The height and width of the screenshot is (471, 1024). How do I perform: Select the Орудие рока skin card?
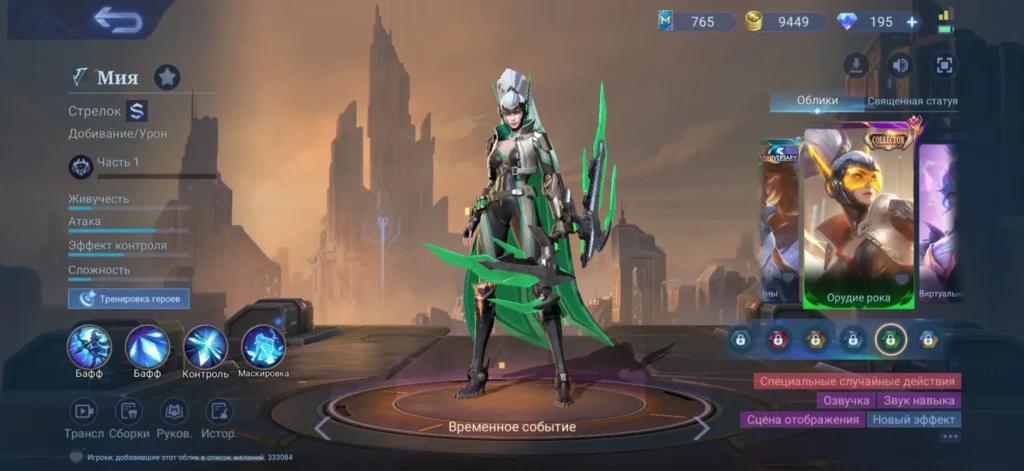click(859, 215)
